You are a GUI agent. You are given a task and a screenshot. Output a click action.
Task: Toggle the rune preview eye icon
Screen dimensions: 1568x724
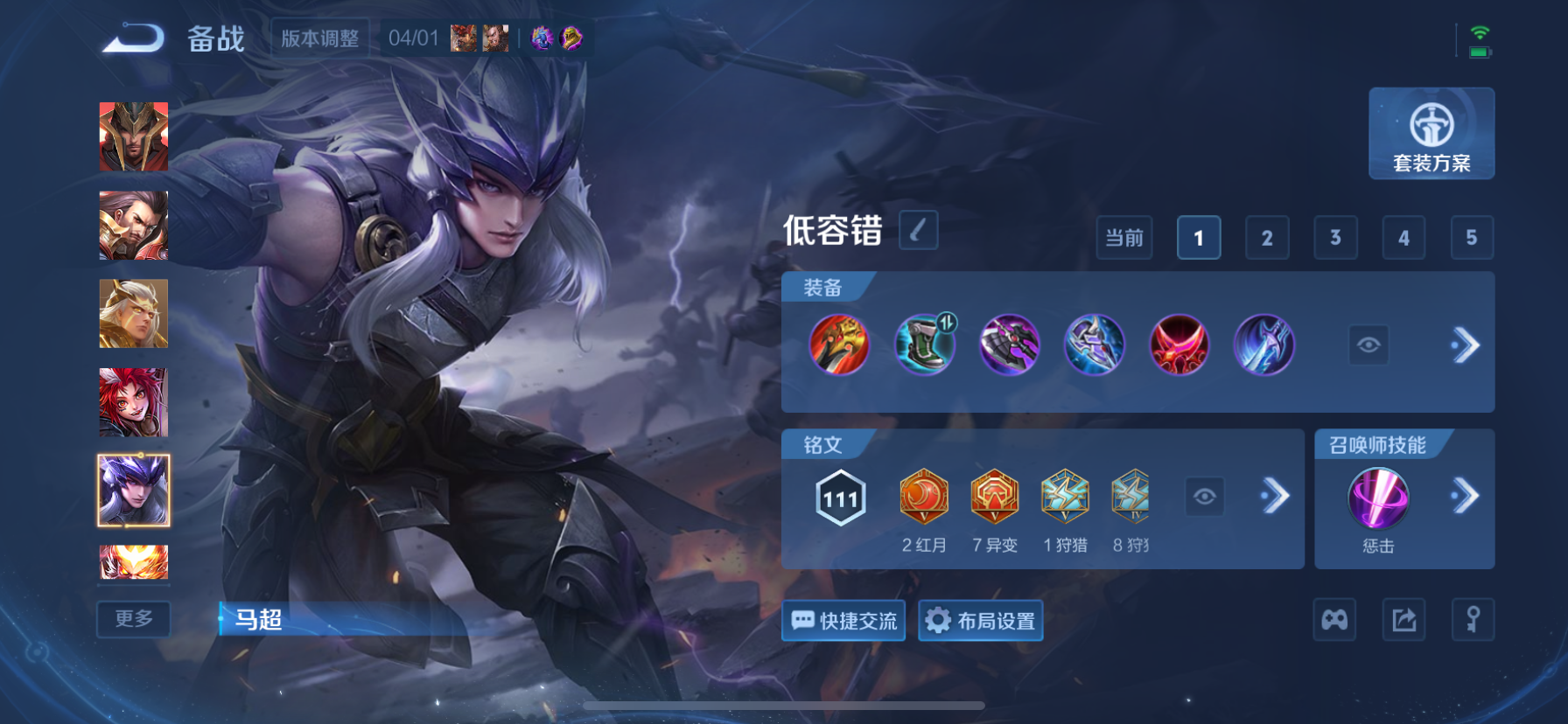pyautogui.click(x=1205, y=496)
